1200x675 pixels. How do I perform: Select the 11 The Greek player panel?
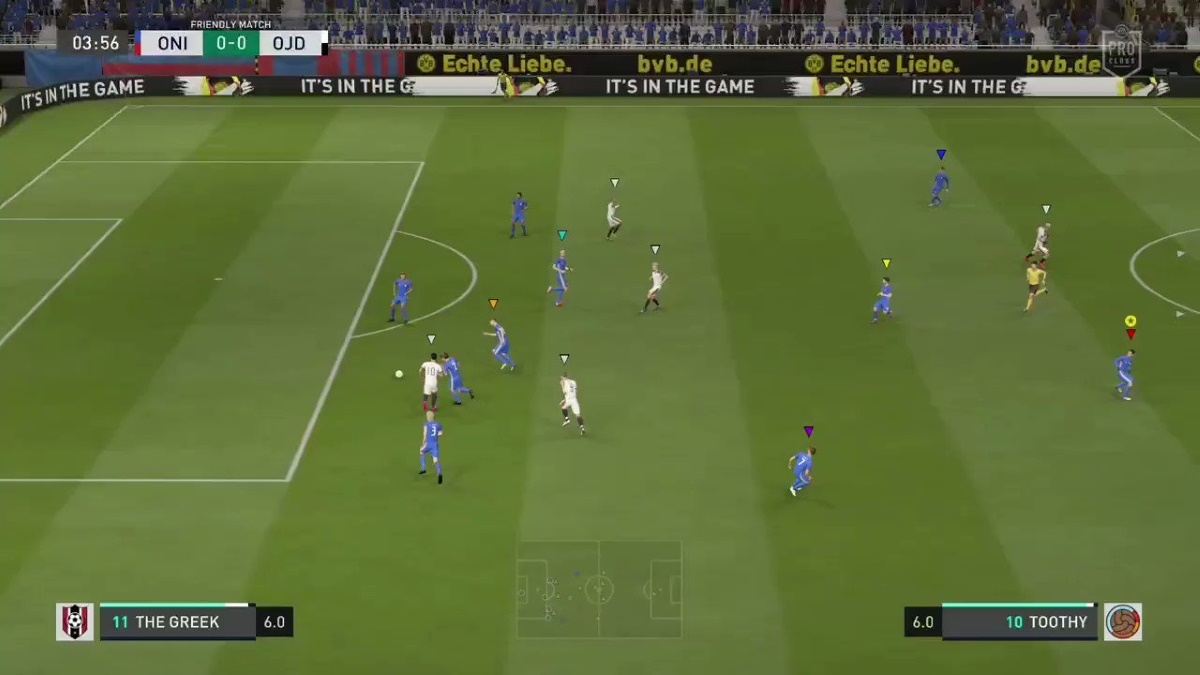[x=177, y=622]
